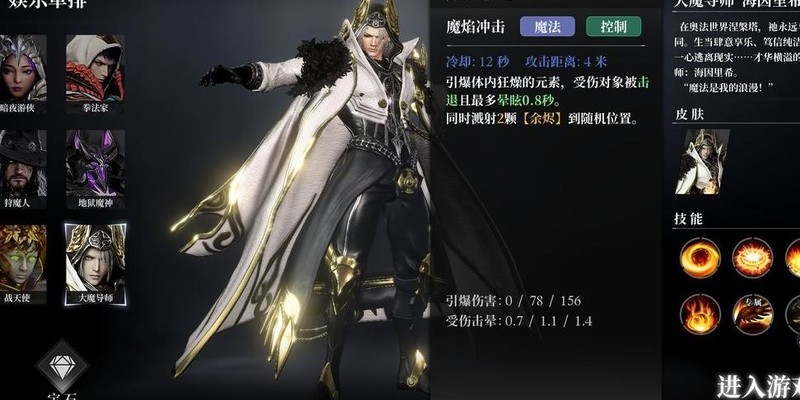Open the 宝石 gem diamond icon
Viewport: 800px width, 400px height.
tap(62, 364)
